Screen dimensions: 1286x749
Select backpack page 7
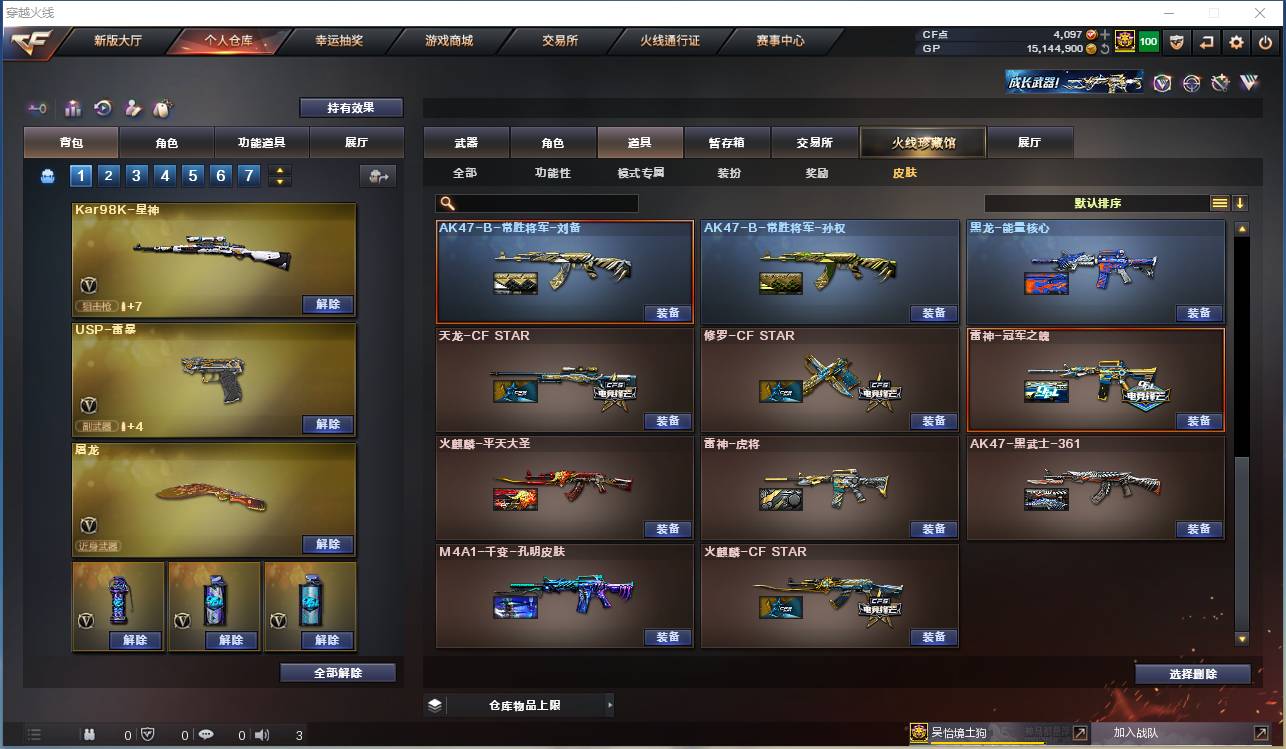point(251,176)
